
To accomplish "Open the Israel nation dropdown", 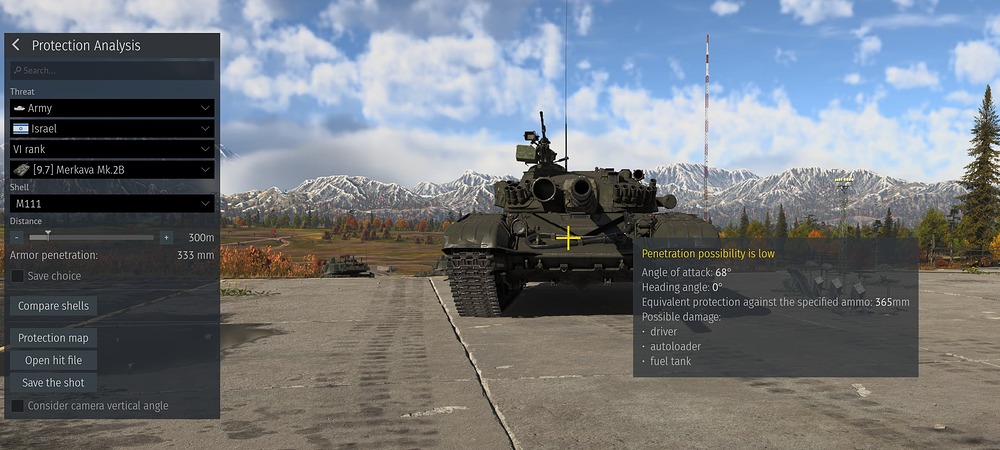I will point(112,129).
